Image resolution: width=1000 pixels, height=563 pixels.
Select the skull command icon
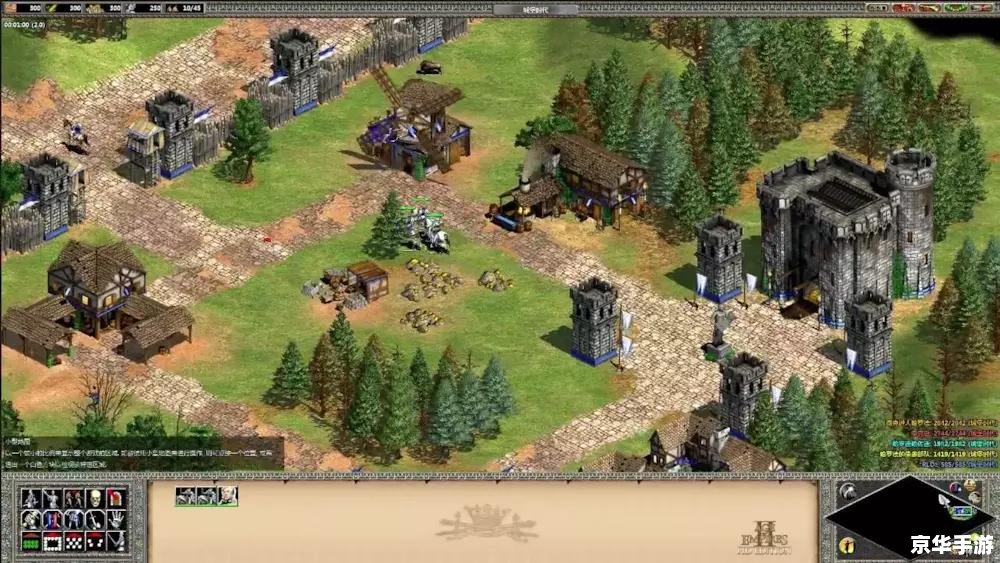coord(95,498)
